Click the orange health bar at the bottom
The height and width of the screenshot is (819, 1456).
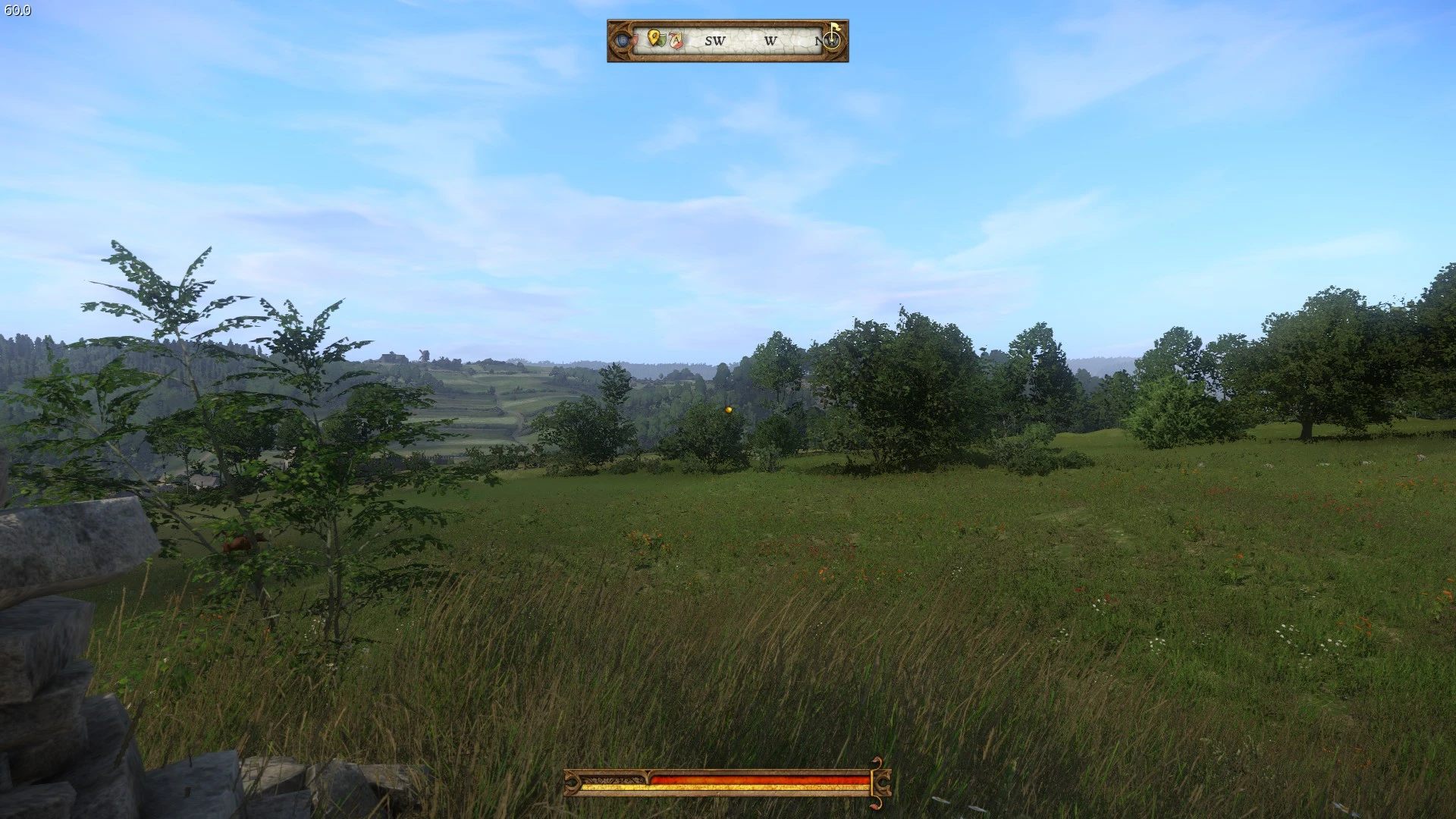pyautogui.click(x=758, y=779)
